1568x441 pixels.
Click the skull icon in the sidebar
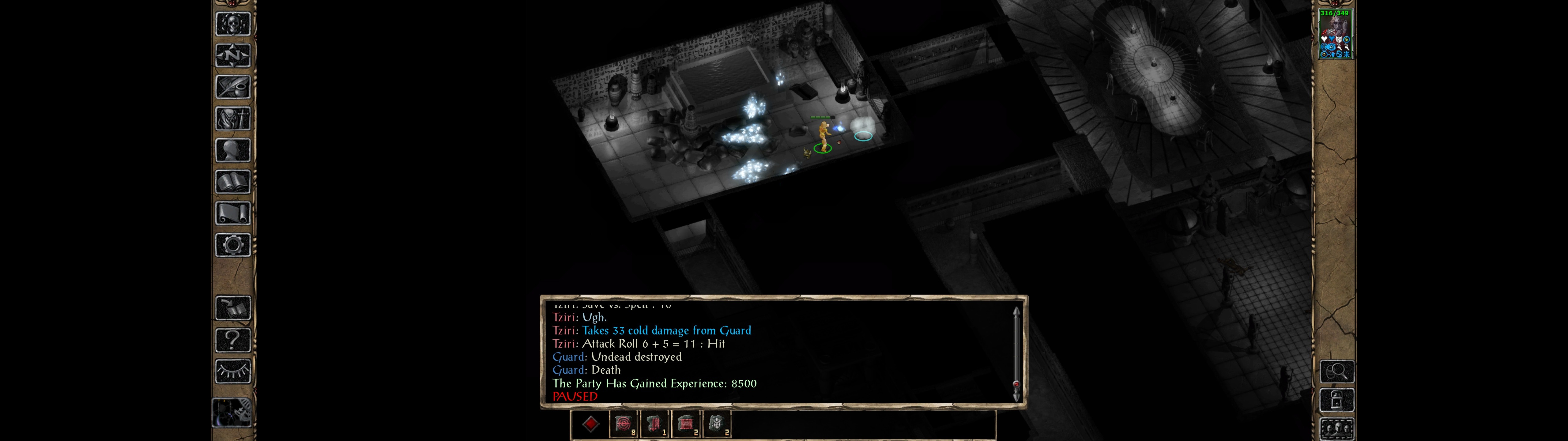(232, 24)
